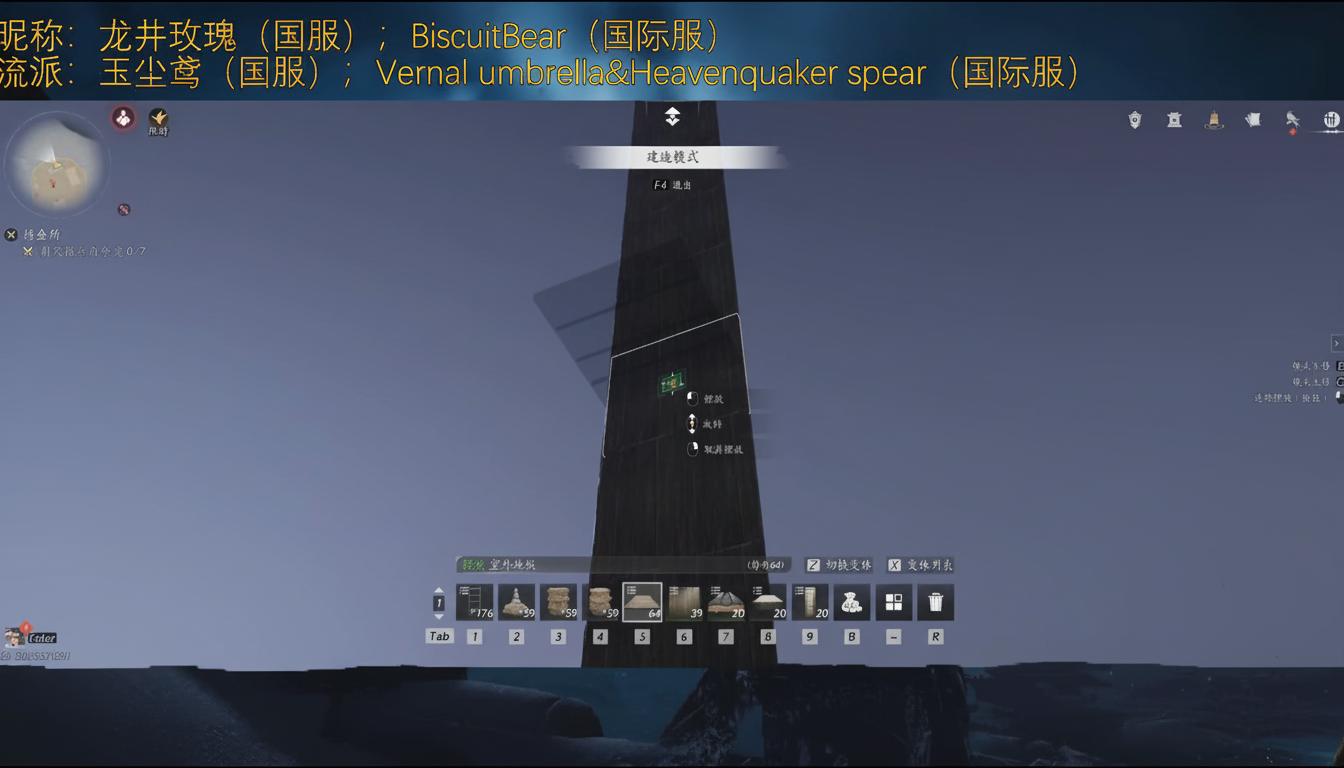Open the documents/mail icon

coord(1253,120)
